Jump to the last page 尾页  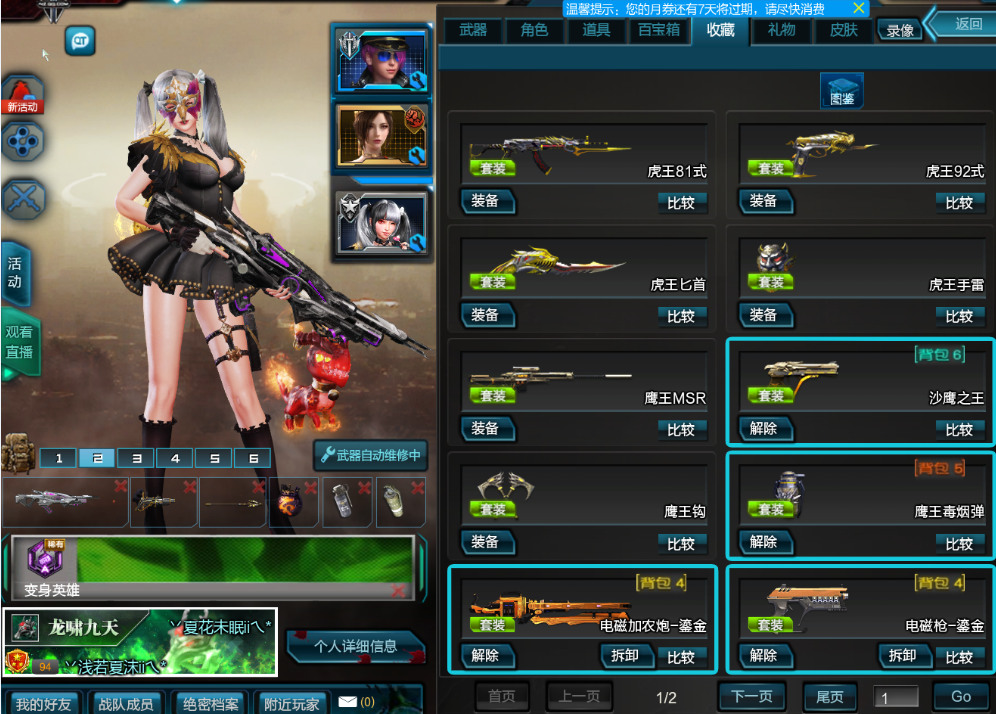click(830, 697)
